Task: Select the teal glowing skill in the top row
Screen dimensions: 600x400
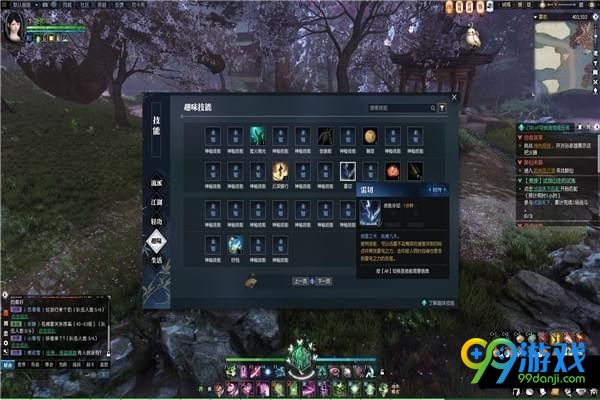Action: [x=257, y=135]
